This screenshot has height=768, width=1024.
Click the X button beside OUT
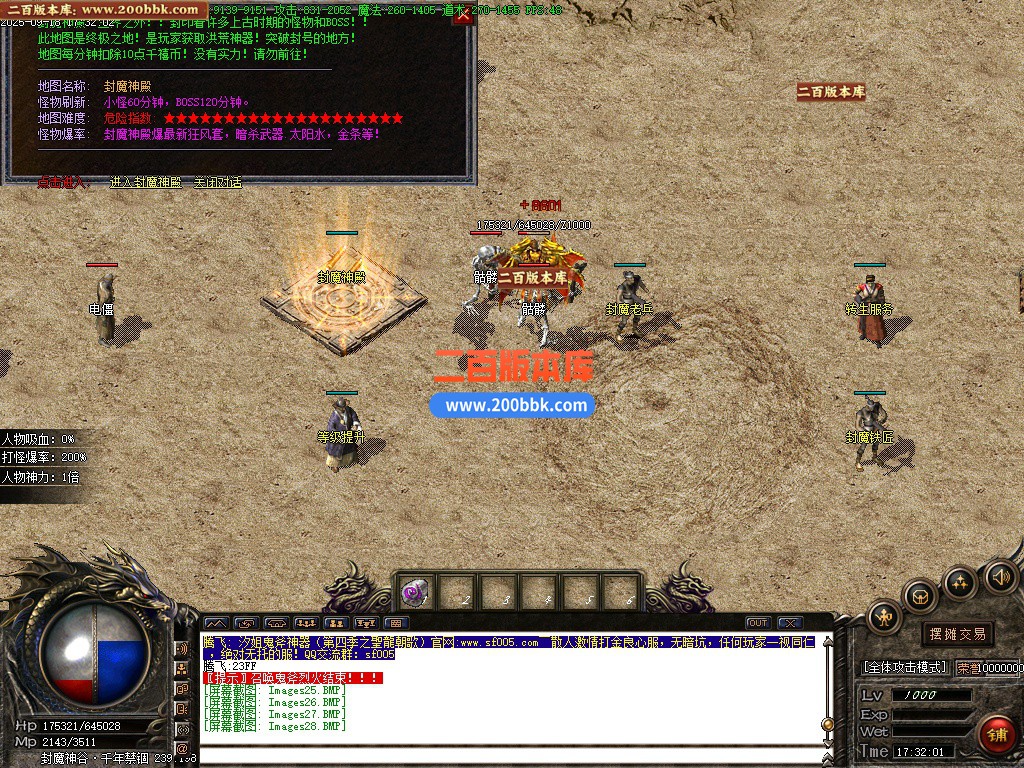click(789, 623)
